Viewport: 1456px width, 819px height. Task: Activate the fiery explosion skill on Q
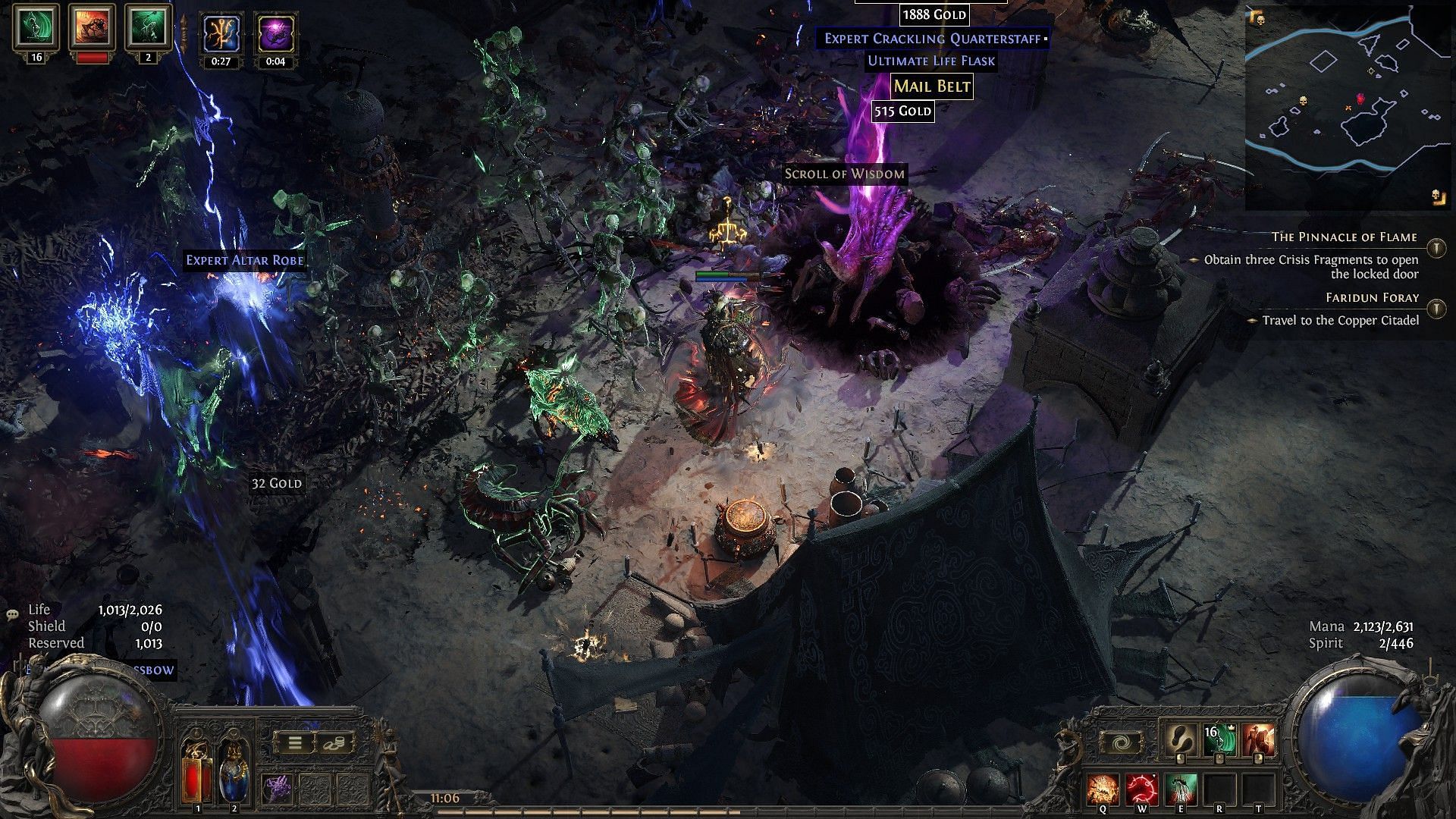1102,789
